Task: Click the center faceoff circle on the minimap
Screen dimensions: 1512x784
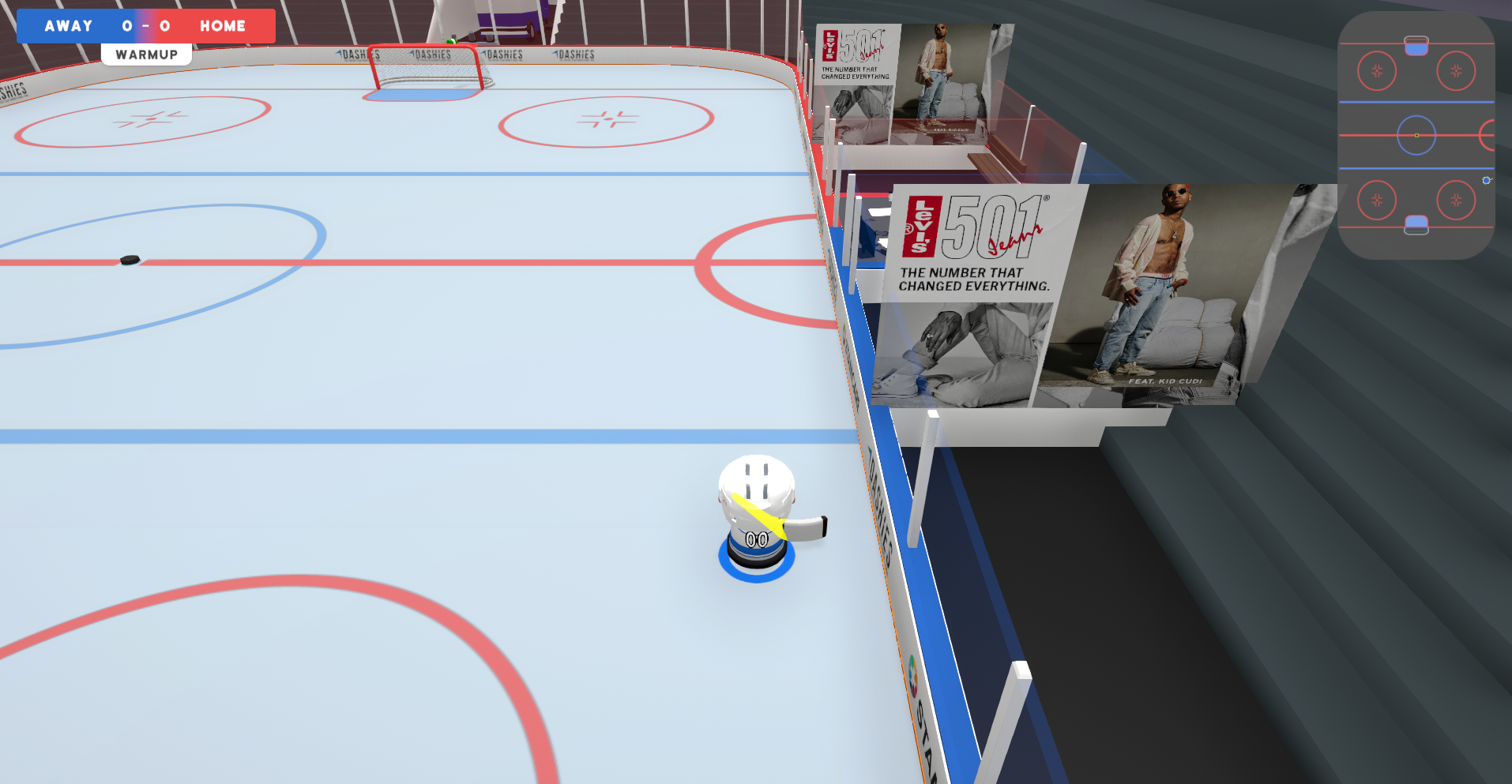Action: (1416, 135)
